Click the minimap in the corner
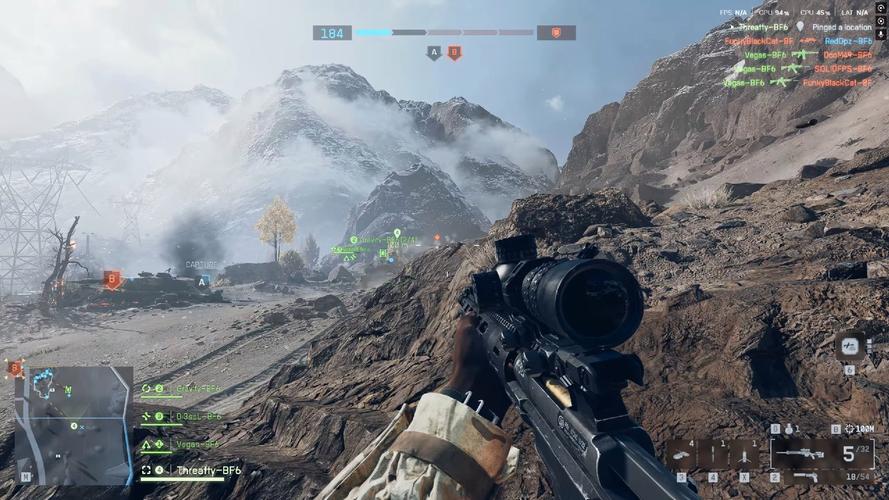Viewport: 889px width, 500px height. [72, 424]
